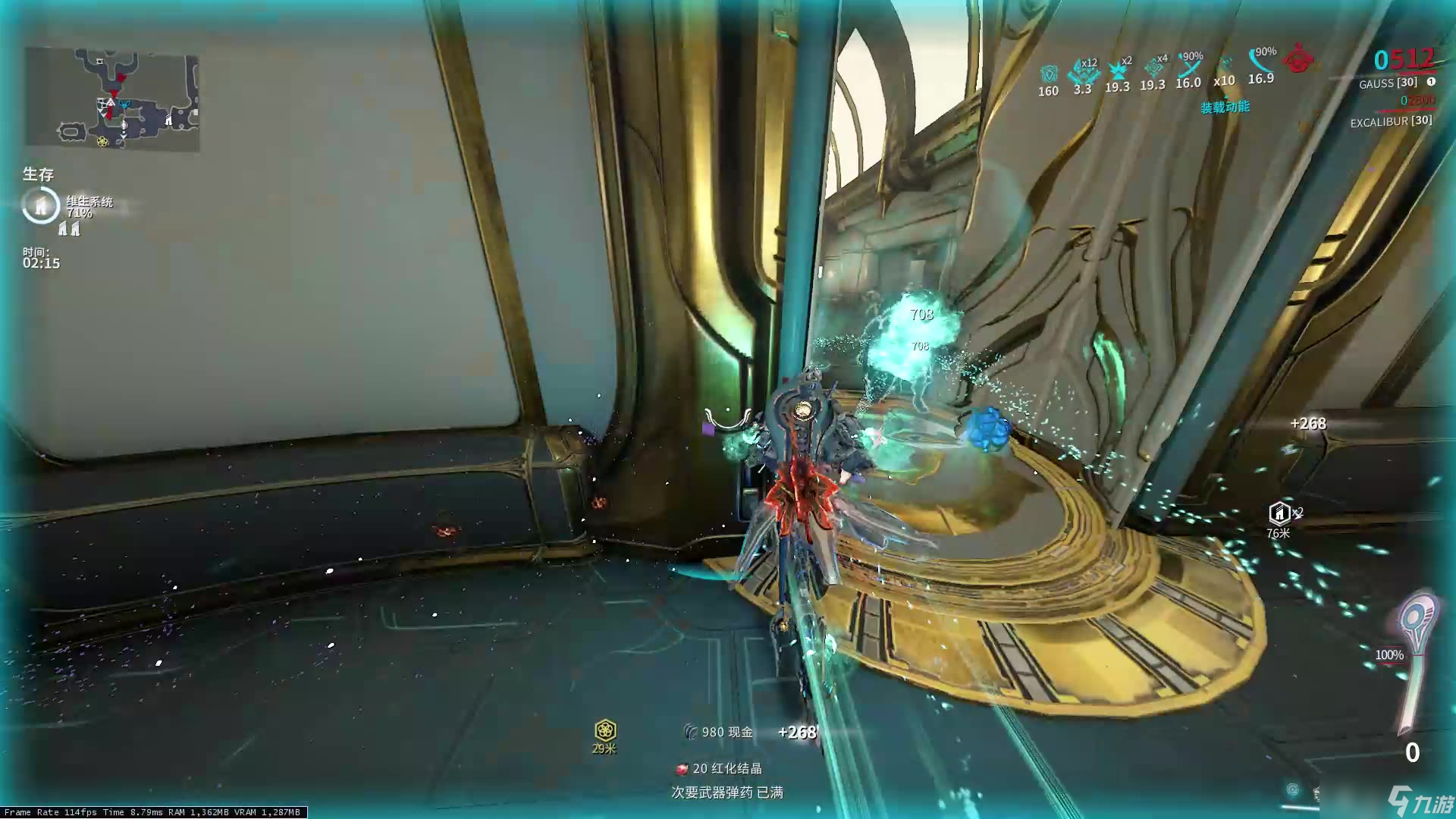
Task: Click the 装载动能 gauge label
Action: click(1224, 108)
